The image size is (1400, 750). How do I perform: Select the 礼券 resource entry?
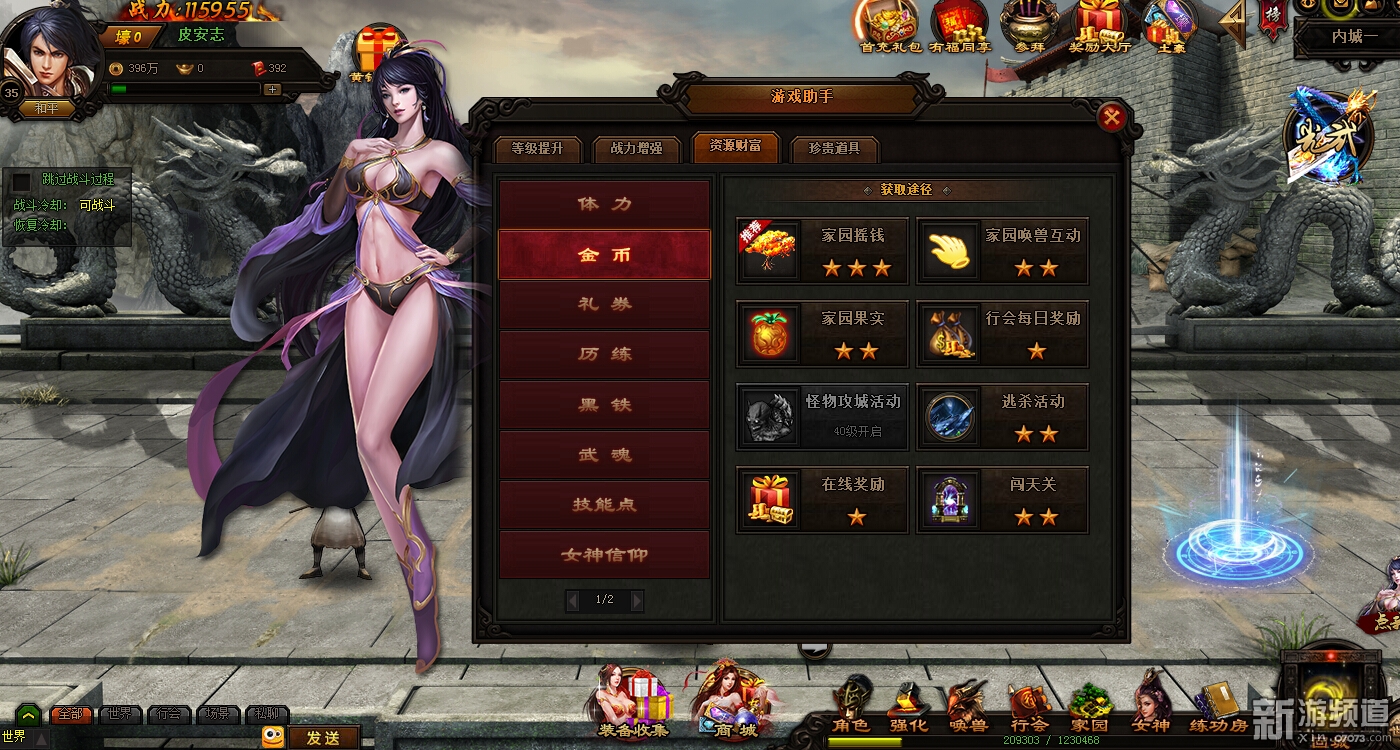tap(605, 304)
